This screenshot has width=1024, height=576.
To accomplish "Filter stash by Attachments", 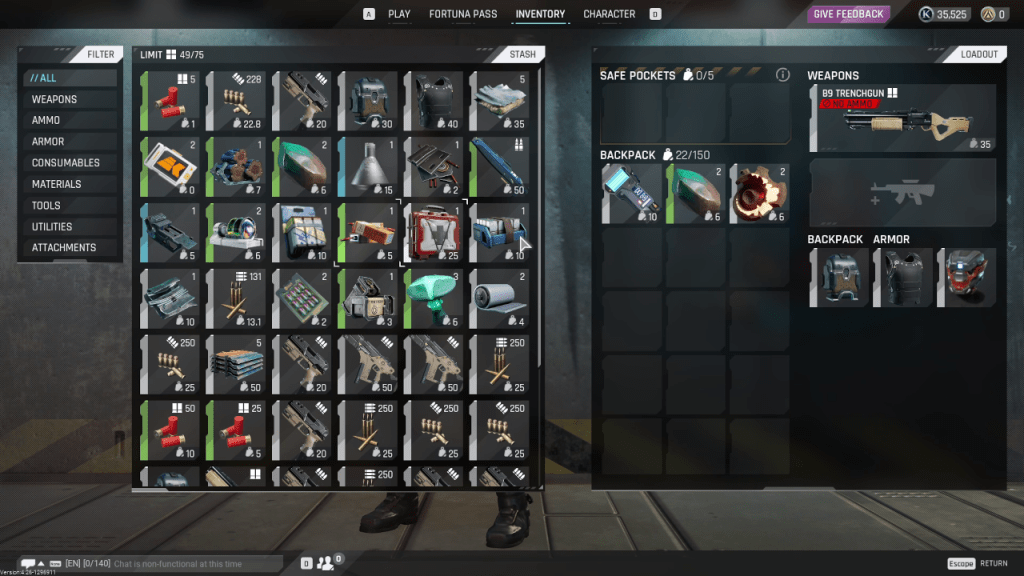I will 64,247.
